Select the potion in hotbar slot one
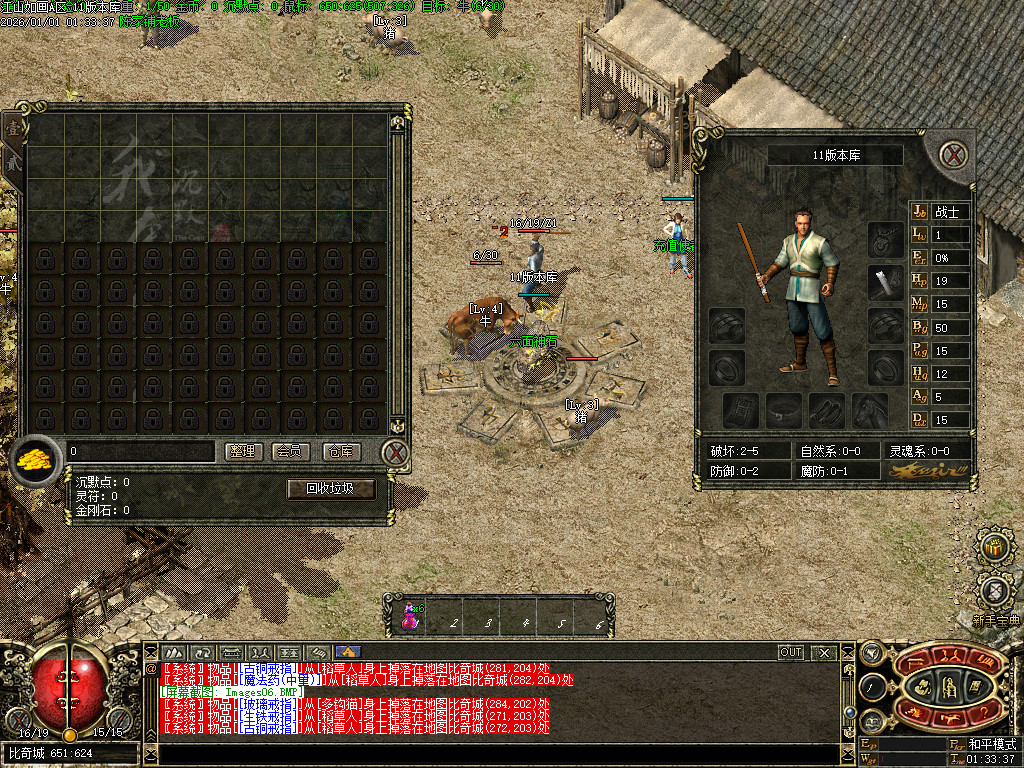The height and width of the screenshot is (768, 1024). point(410,614)
